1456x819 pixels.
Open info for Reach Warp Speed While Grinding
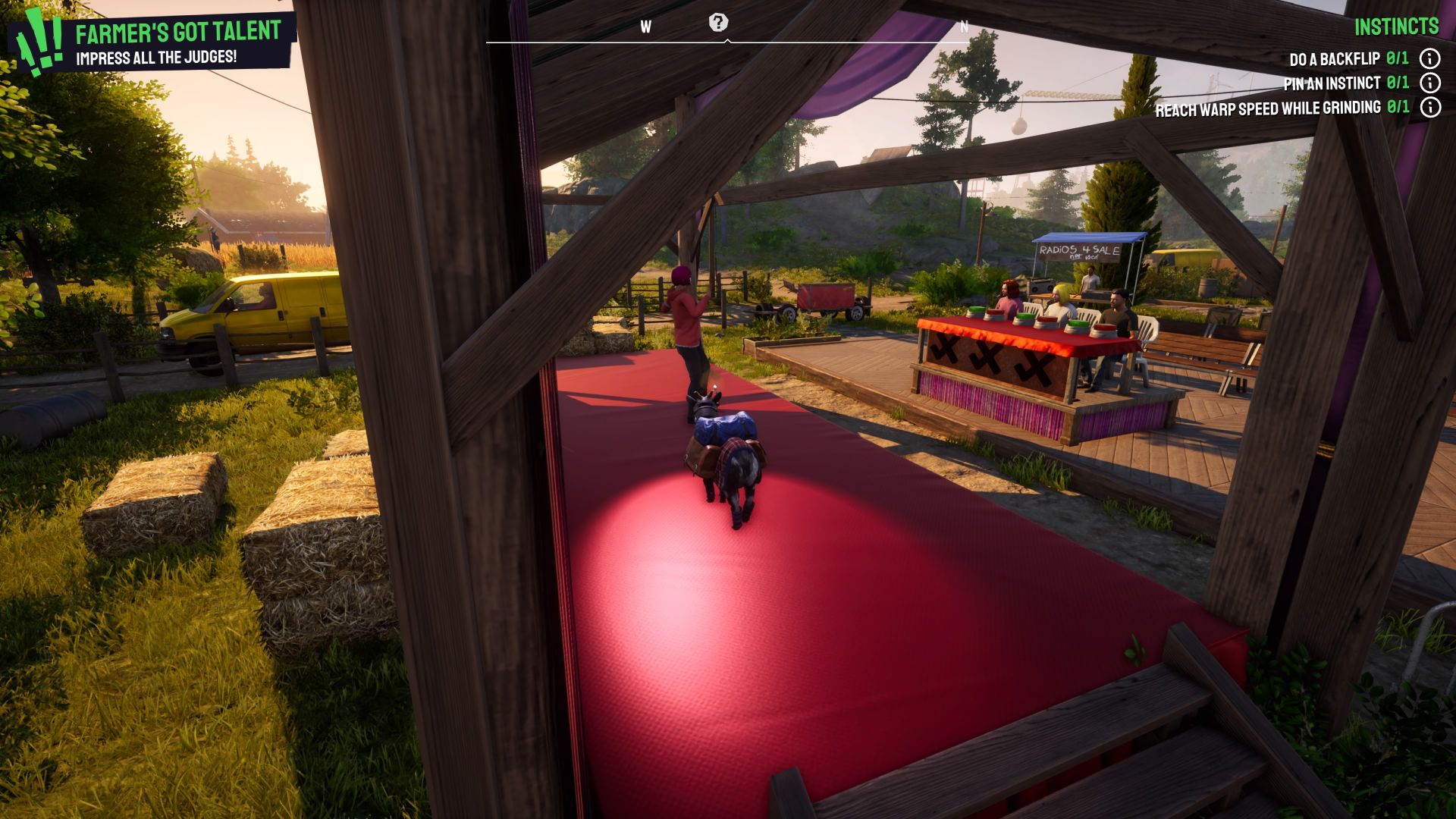click(x=1430, y=108)
